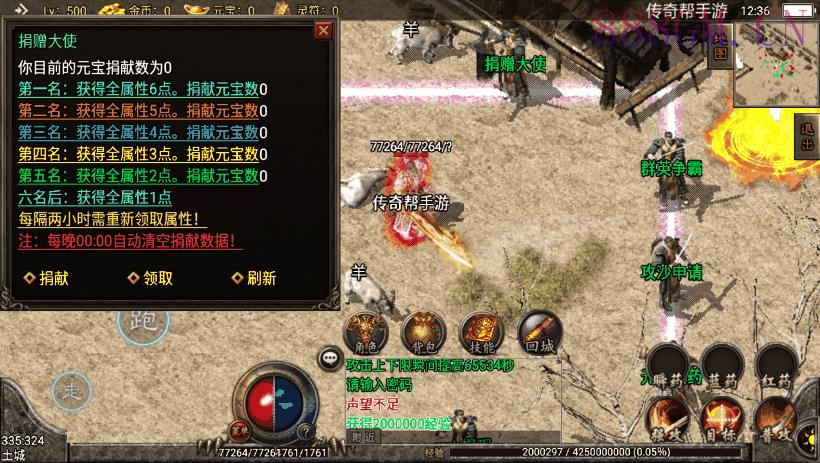Viewport: 820px width, 463px height.
Task: Tap the 退出 exit button
Action: coord(808,135)
